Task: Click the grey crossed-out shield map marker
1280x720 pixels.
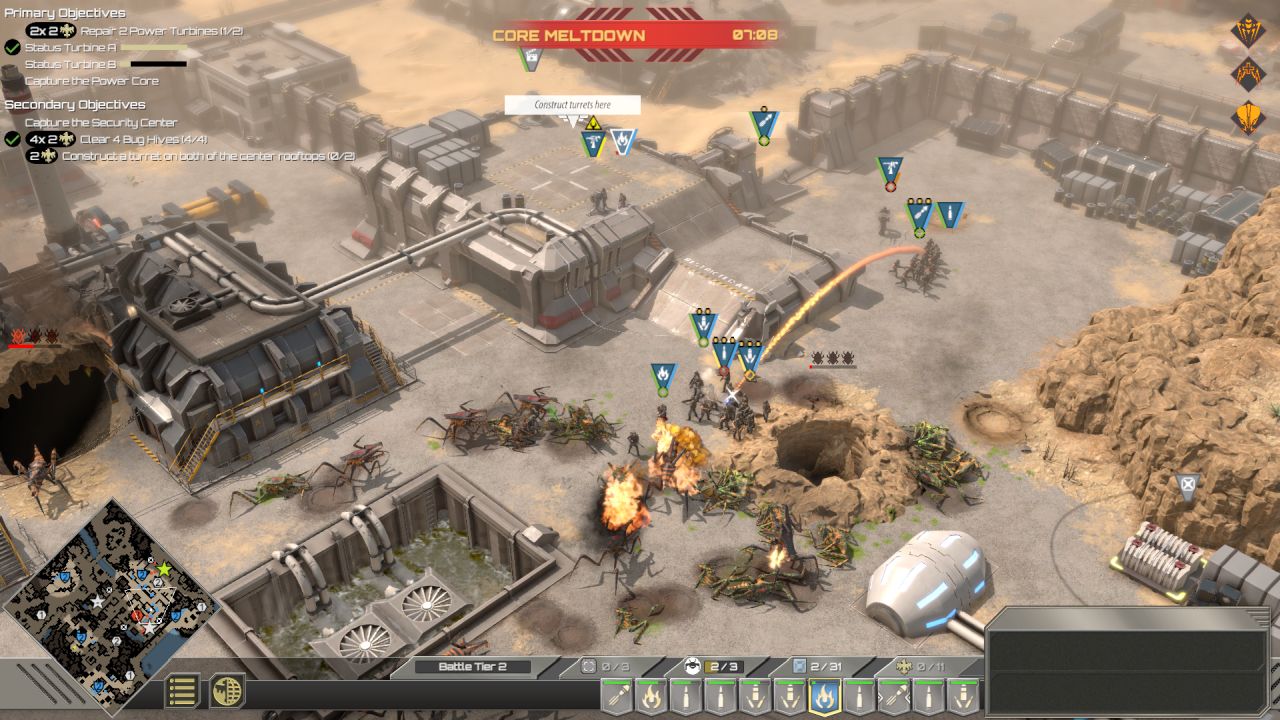Action: click(1187, 486)
